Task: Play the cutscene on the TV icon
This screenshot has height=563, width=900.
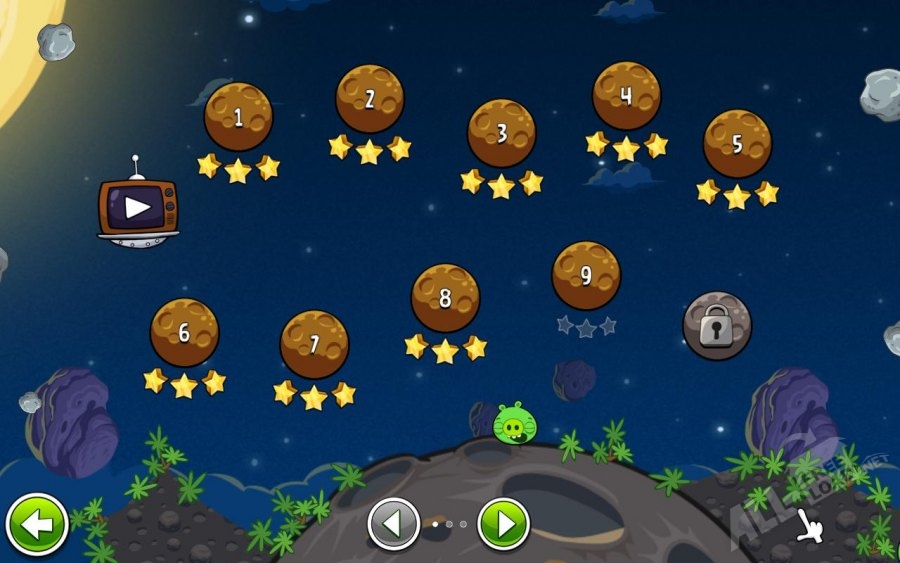Action: pos(138,208)
